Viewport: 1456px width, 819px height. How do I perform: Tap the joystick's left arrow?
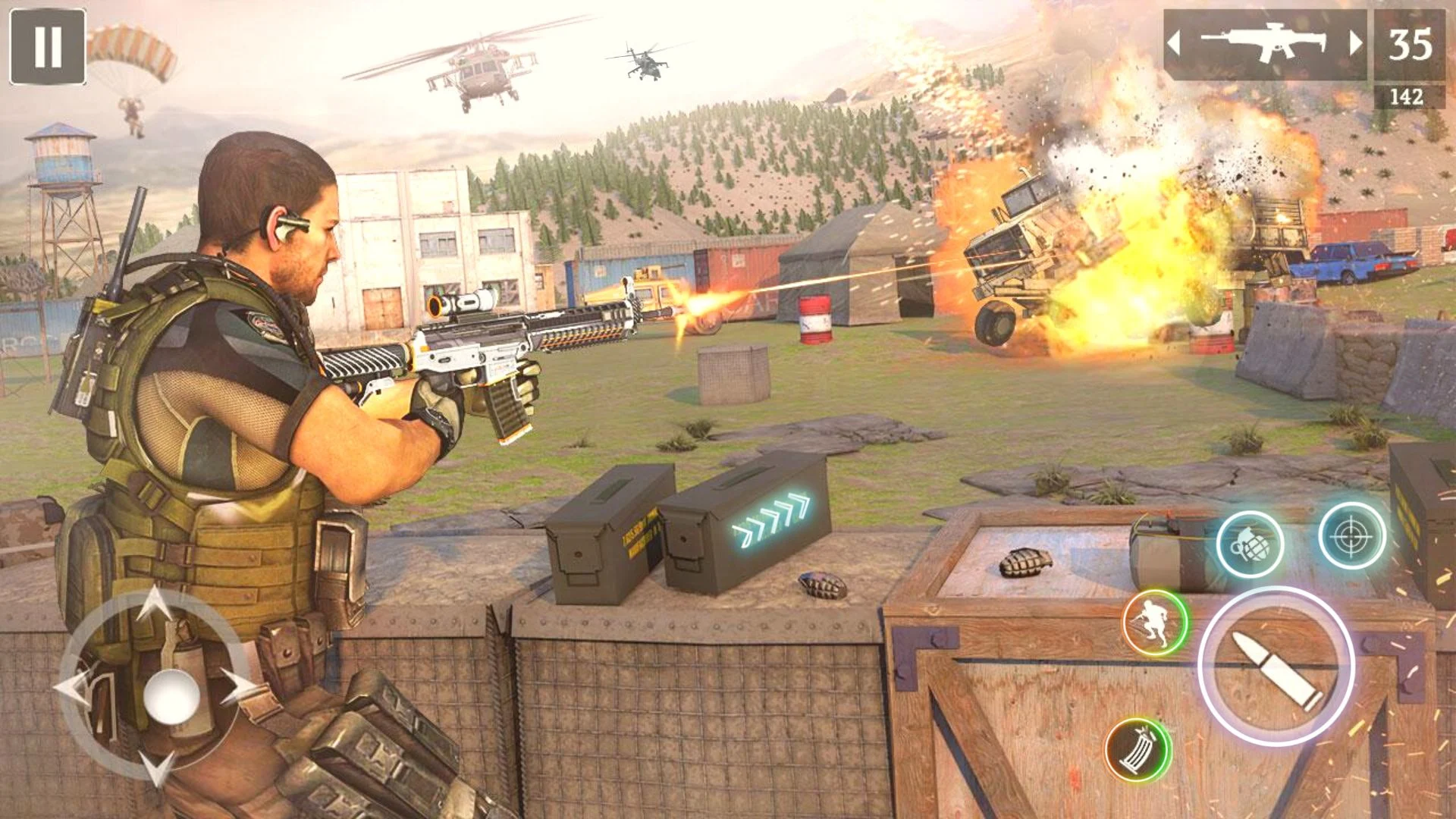click(74, 687)
